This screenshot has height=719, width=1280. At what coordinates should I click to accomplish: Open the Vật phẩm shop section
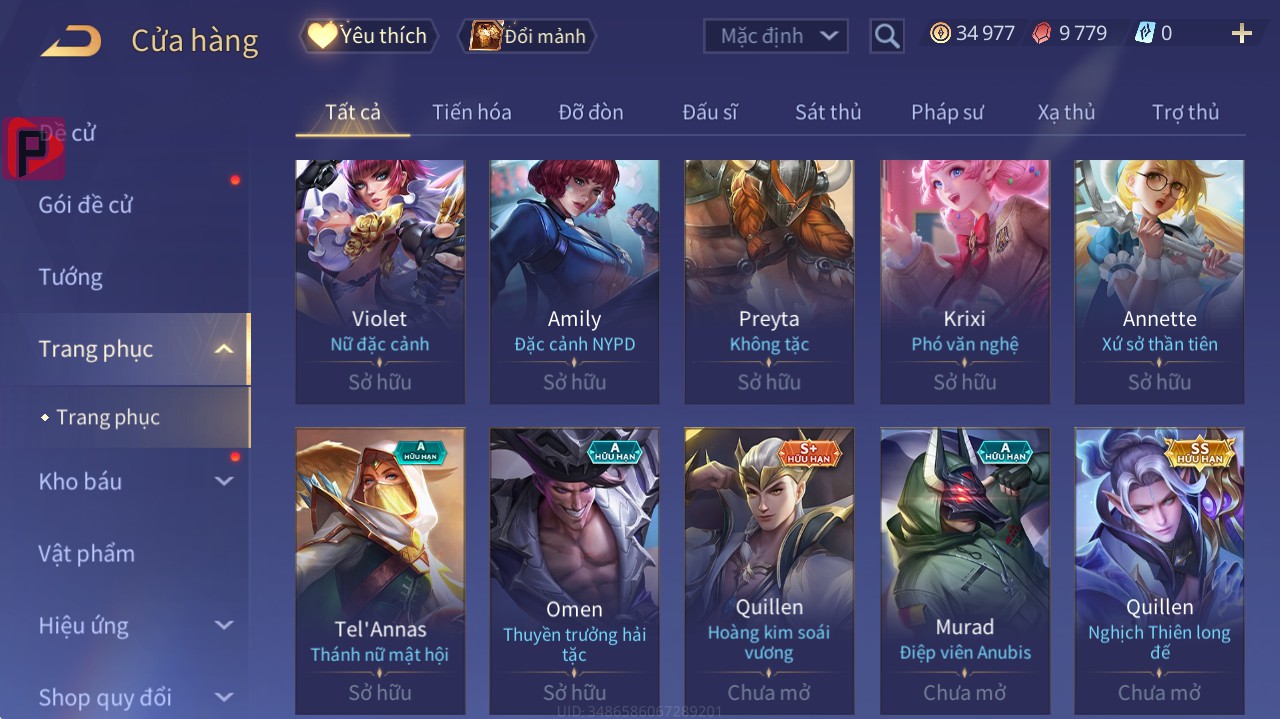(x=87, y=553)
